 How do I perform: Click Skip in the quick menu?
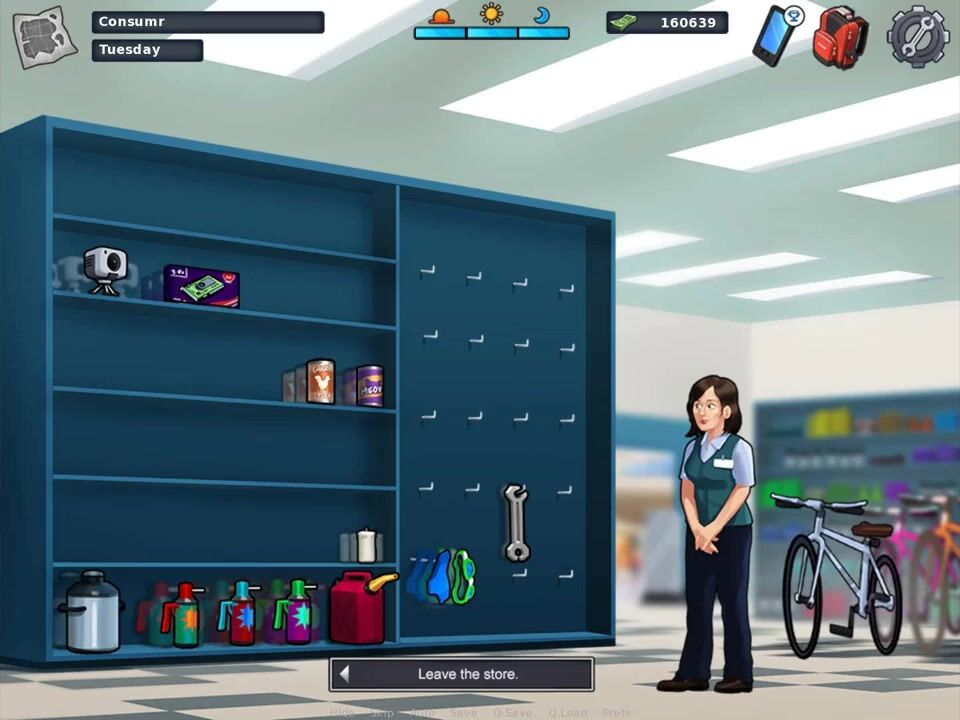[381, 713]
